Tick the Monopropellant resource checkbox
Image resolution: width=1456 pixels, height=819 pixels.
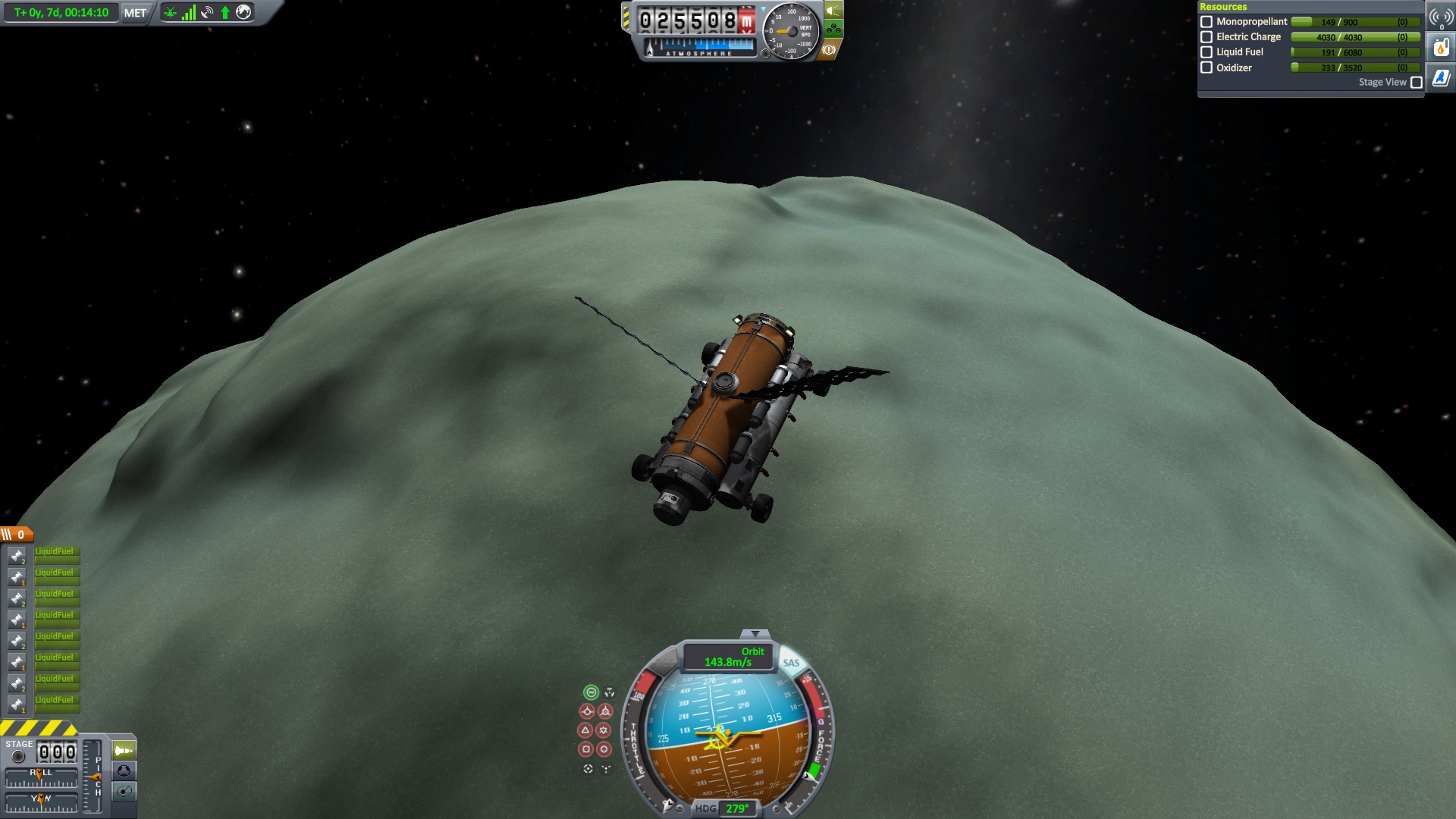(x=1207, y=22)
